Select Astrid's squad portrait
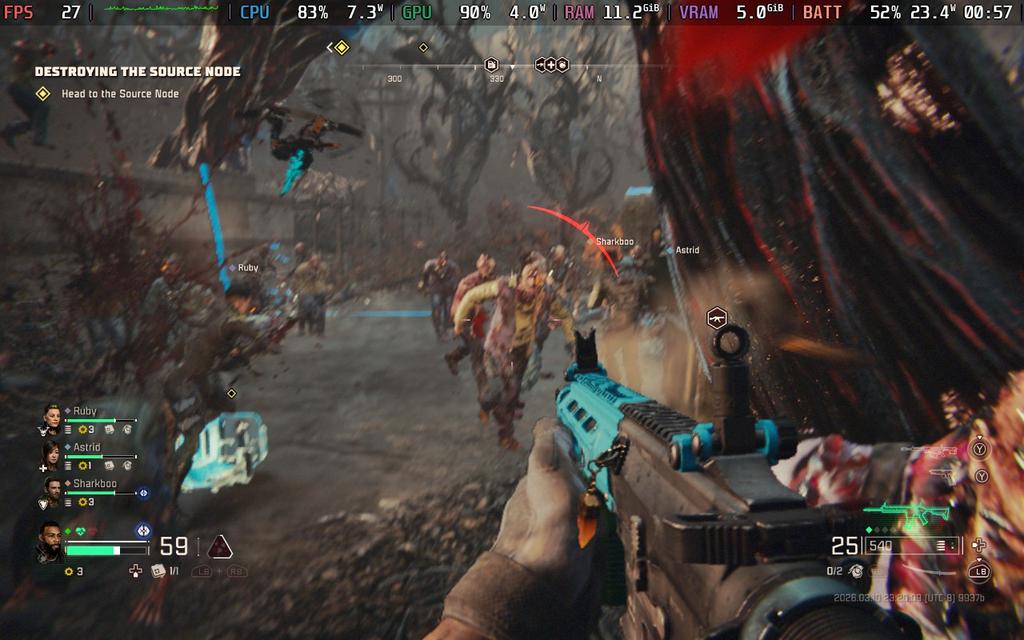This screenshot has height=640, width=1024. coord(52,453)
